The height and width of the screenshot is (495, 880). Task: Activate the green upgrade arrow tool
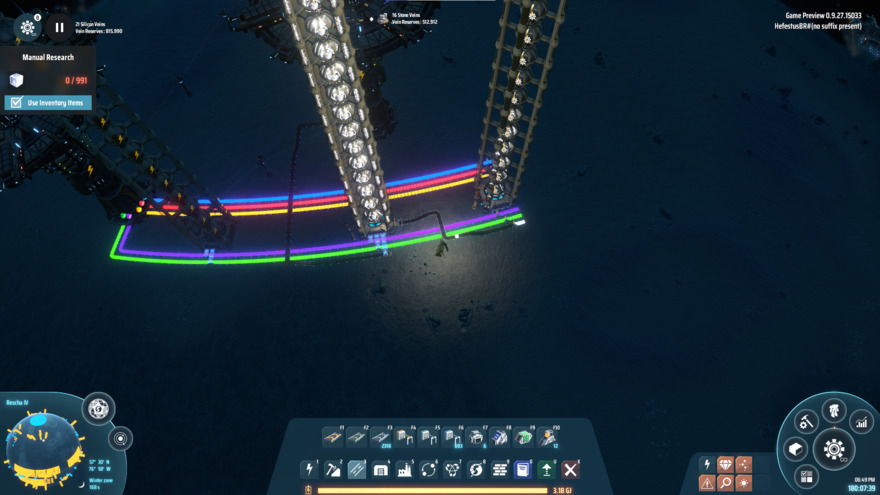click(546, 469)
